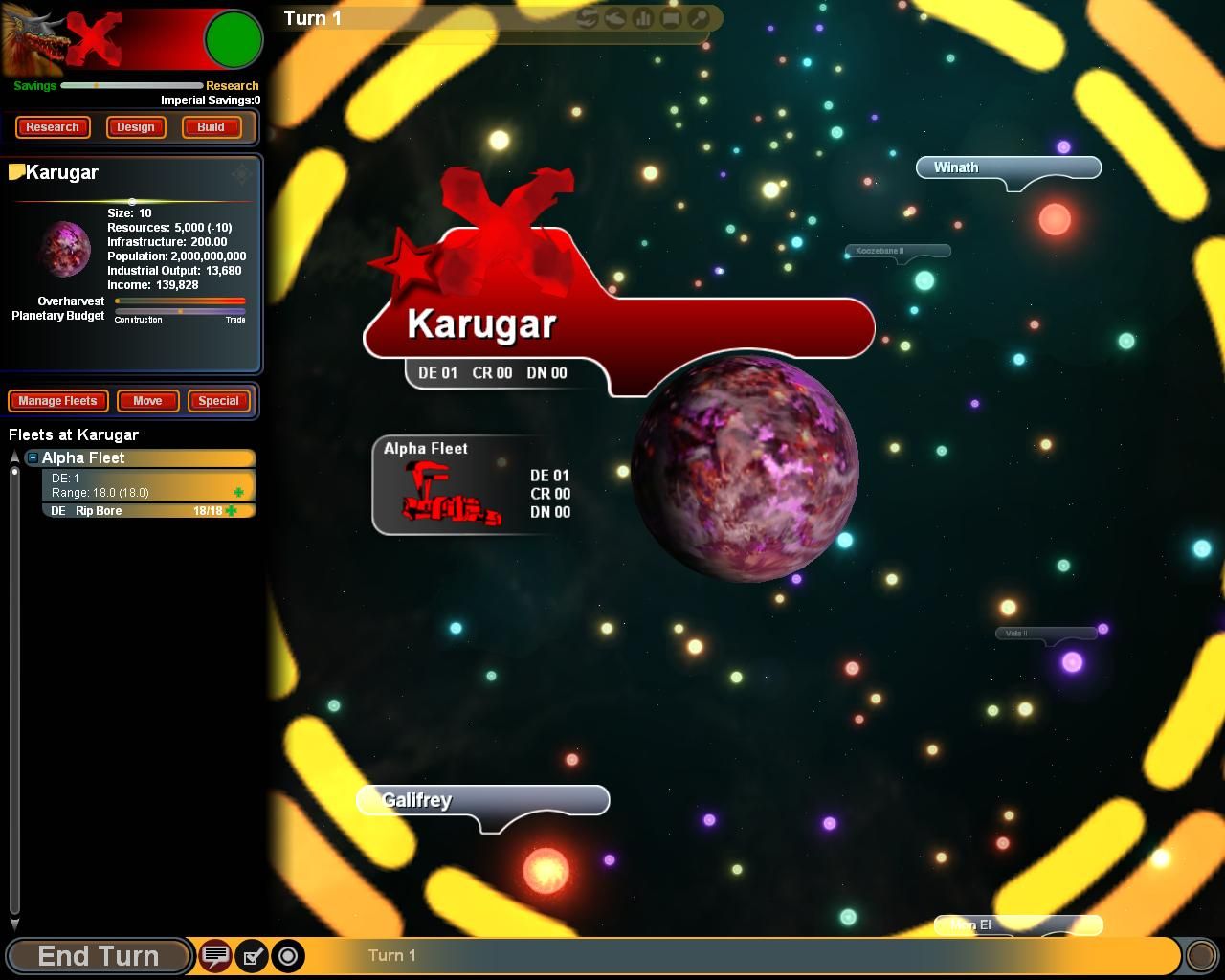Click the magnifying glass icon in toolbar

(700, 18)
